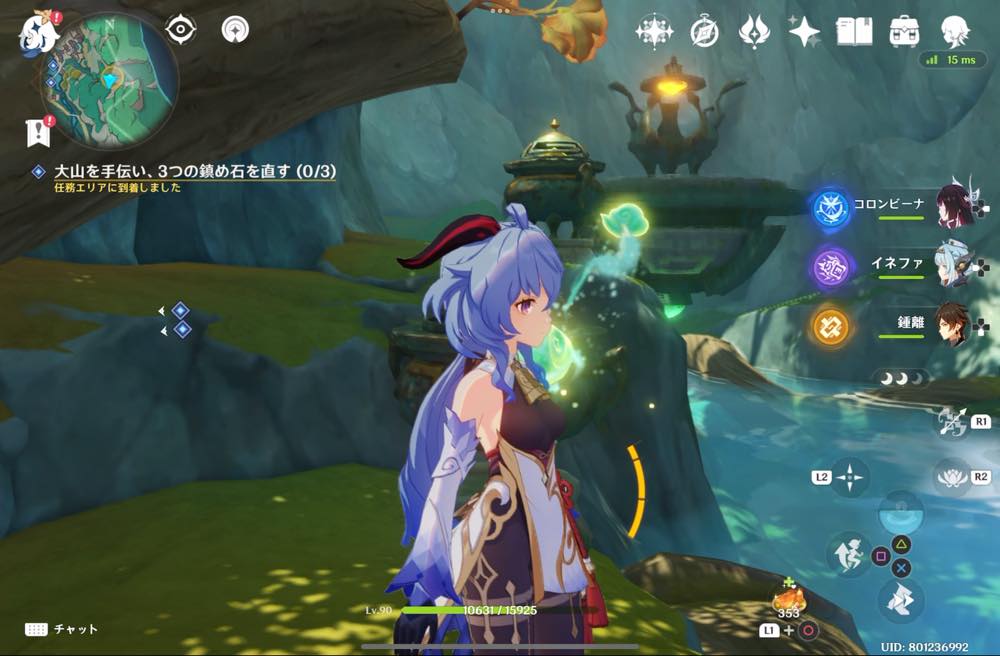Open the compass icon in the top bar
This screenshot has height=656, width=1000.
705,32
